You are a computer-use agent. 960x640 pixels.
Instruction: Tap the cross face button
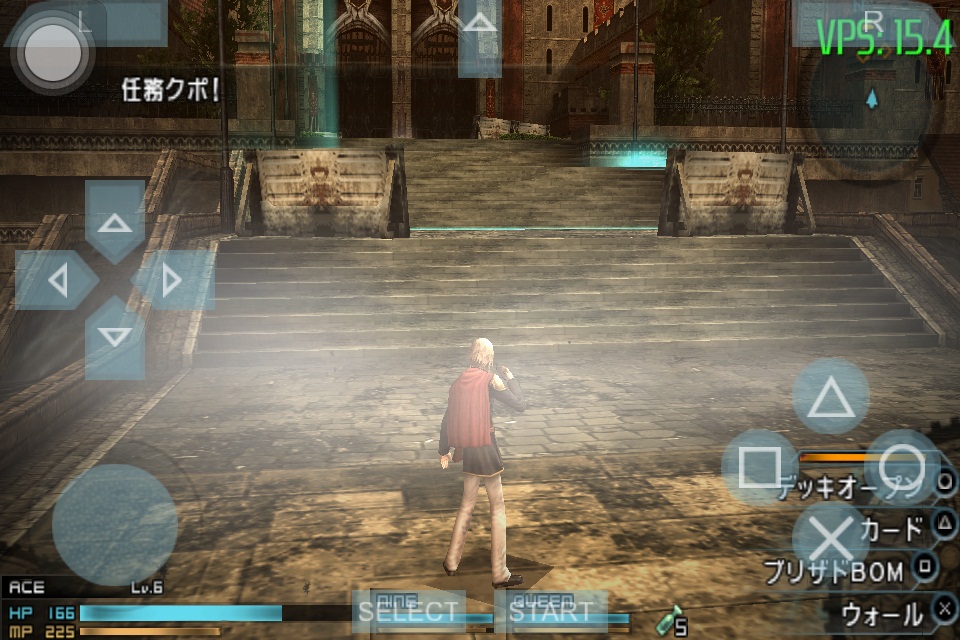(830, 538)
